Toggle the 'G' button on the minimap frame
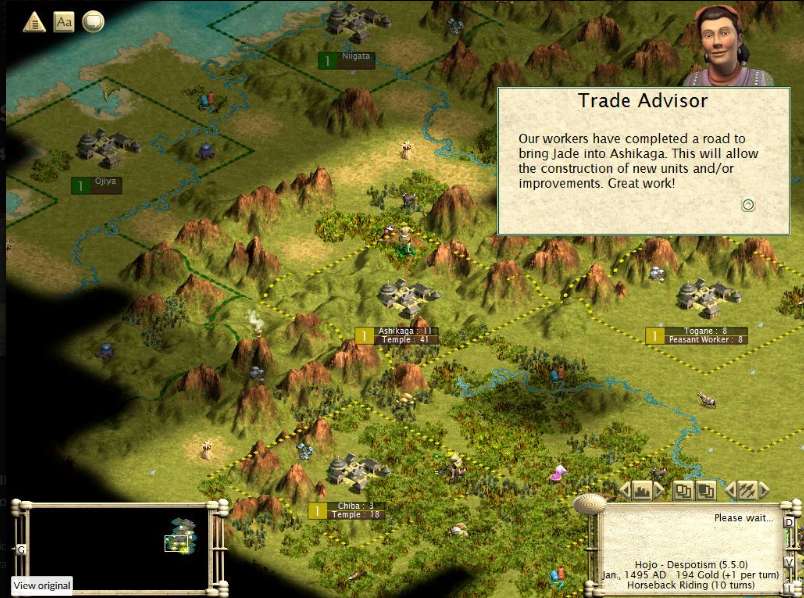This screenshot has height=598, width=804. 21,549
